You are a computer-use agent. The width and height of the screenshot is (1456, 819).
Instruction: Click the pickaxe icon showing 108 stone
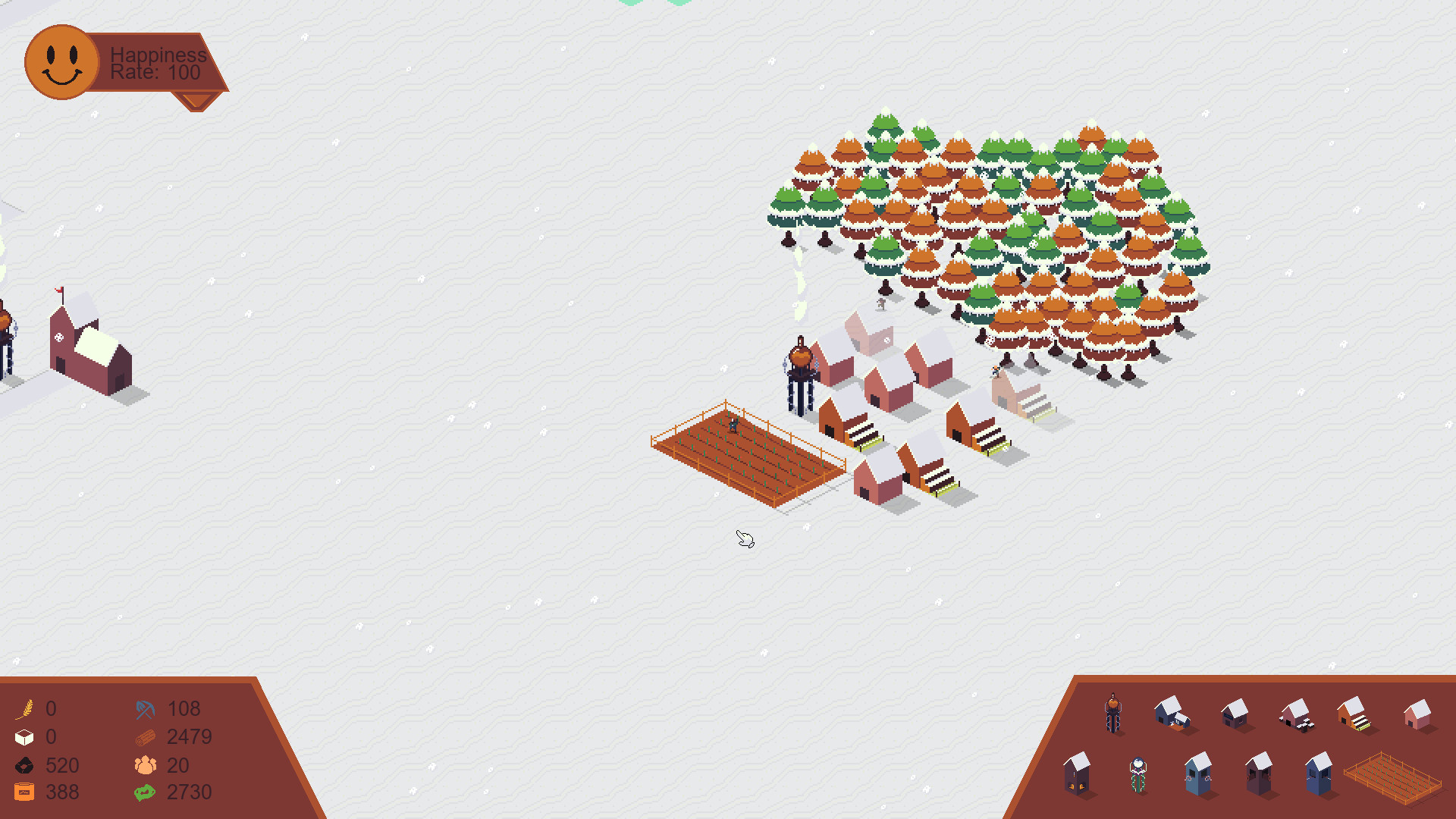click(144, 709)
